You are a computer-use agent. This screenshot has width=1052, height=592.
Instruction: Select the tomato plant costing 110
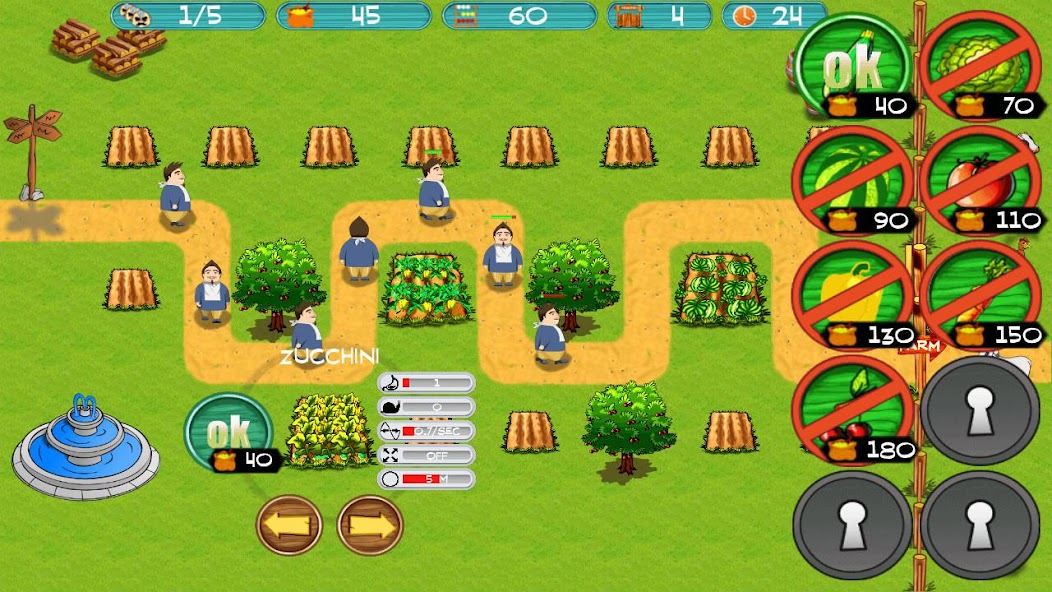point(980,183)
